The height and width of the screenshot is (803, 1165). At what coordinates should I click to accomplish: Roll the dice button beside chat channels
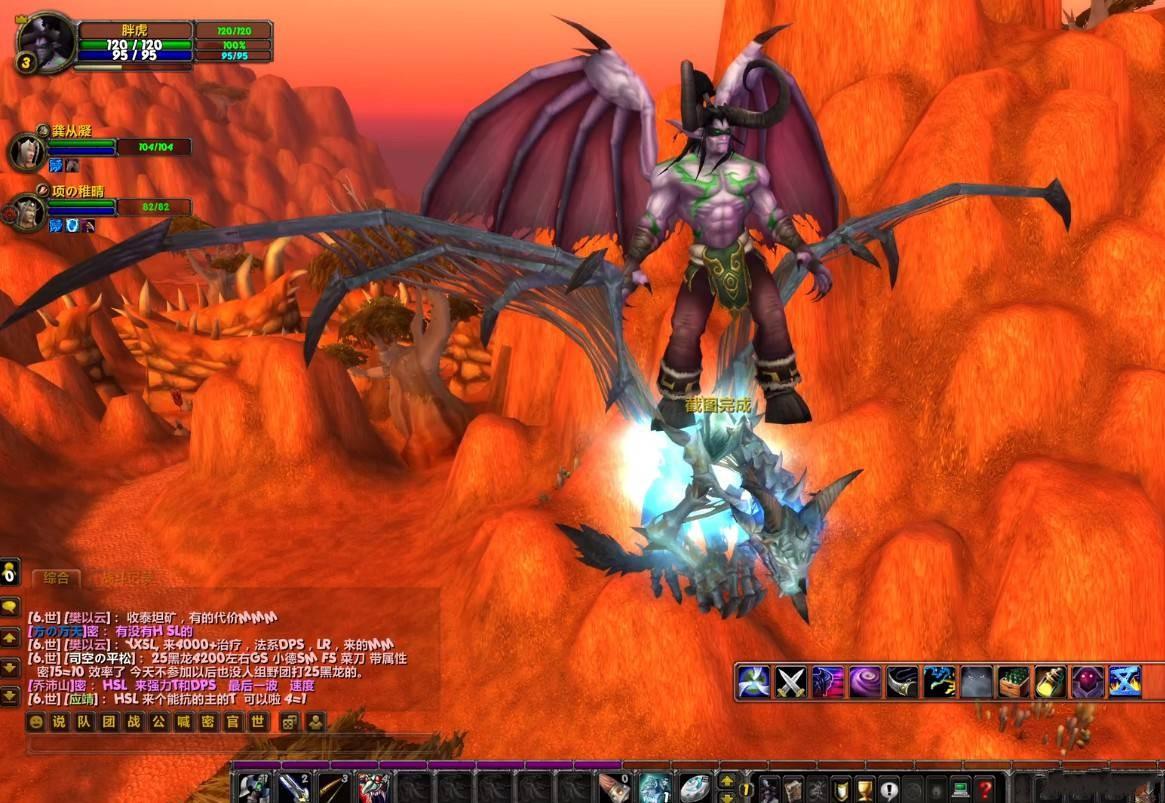click(x=289, y=722)
